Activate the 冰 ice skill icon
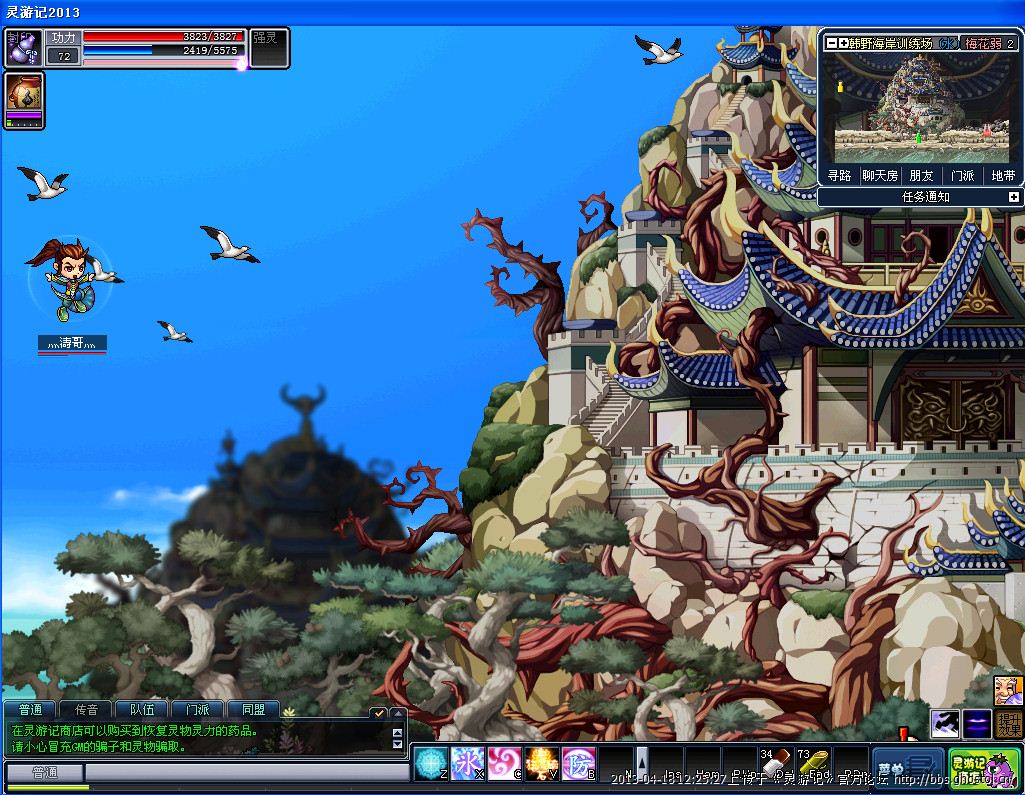Image resolution: width=1025 pixels, height=795 pixels. 467,763
